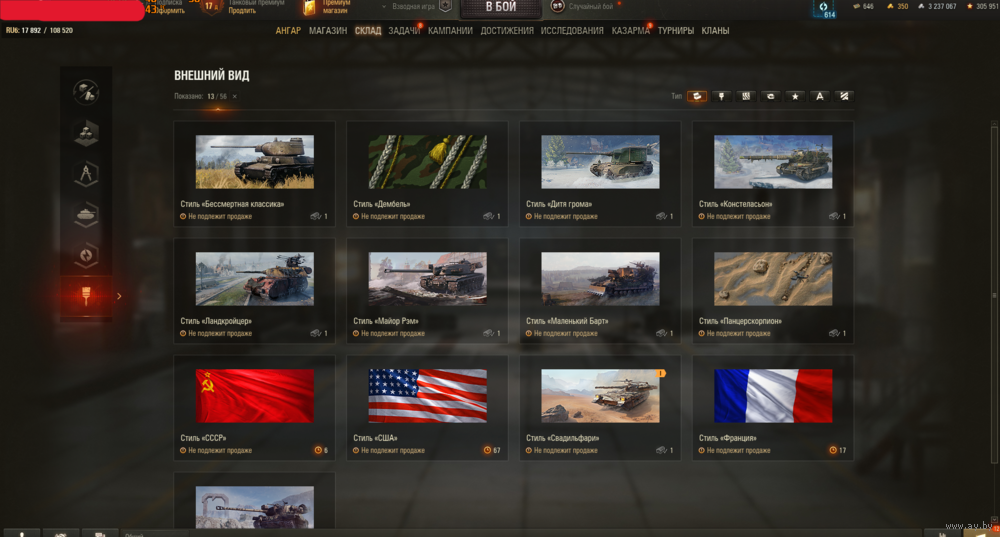Switch to the «ИССЛЕДОВАНИЯ» tab
1000x537 pixels.
pyautogui.click(x=572, y=31)
